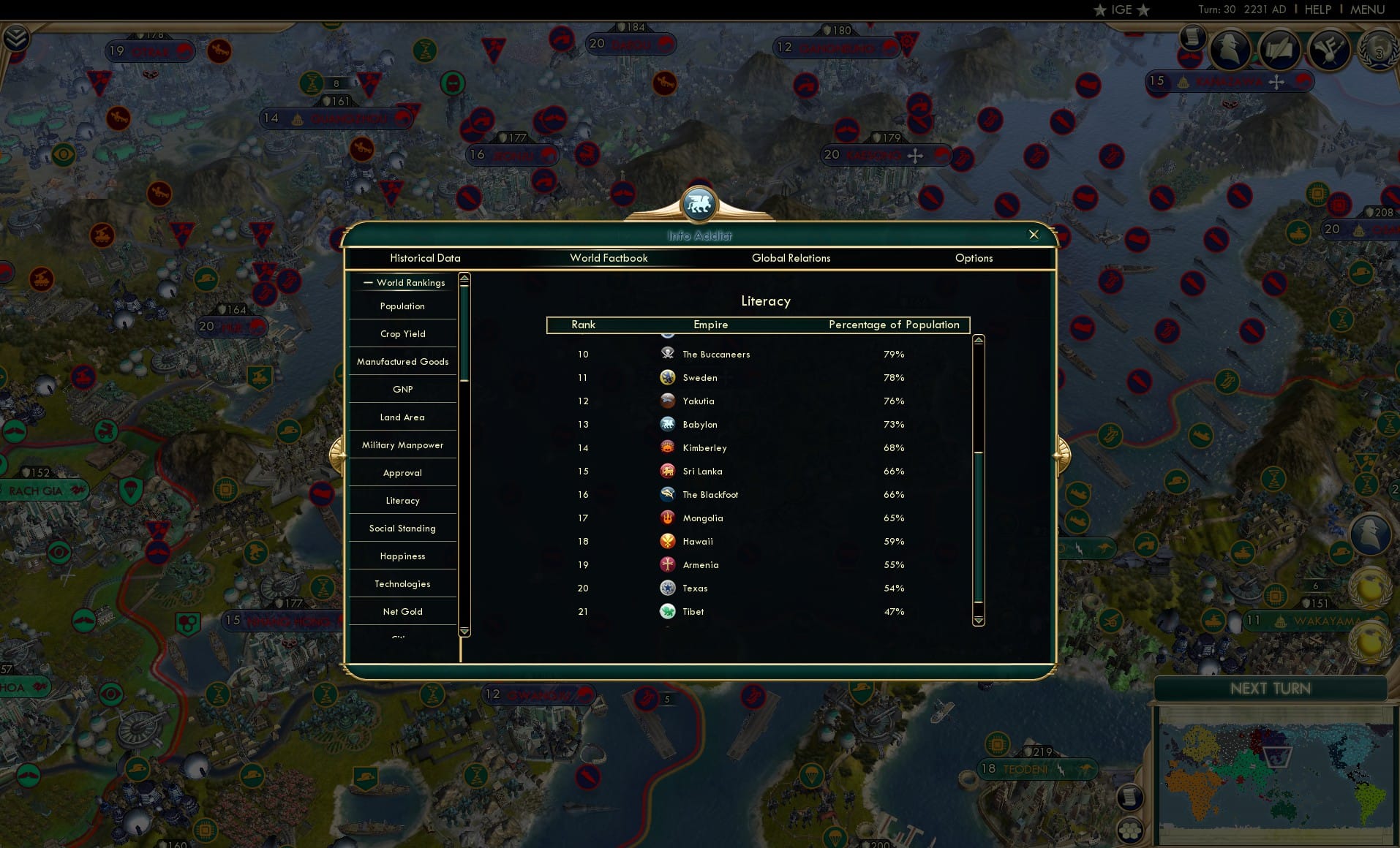1400x848 pixels.
Task: Click Babylon's crest icon next to rank 13
Action: tap(667, 424)
